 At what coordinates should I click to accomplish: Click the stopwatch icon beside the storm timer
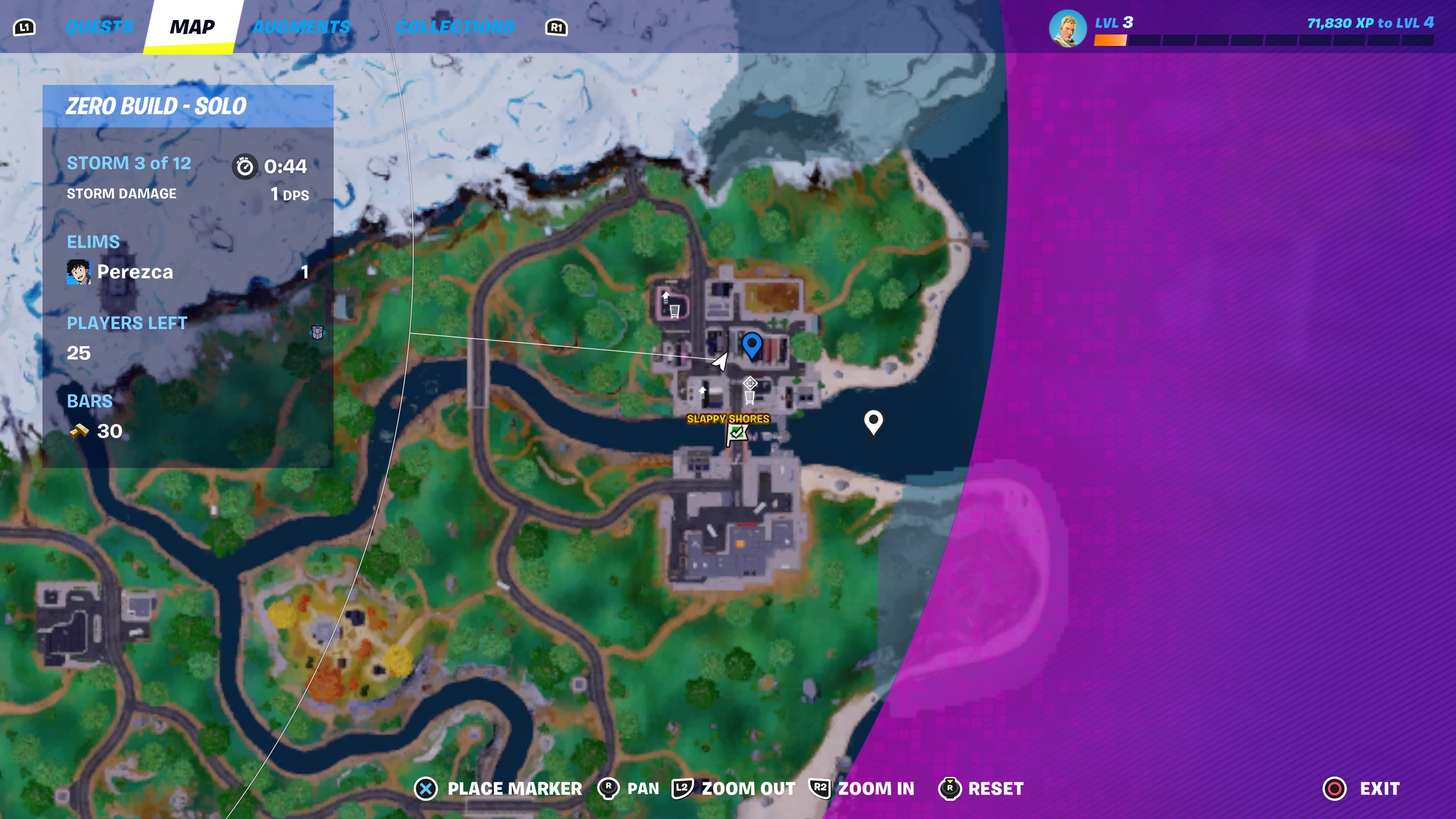tap(244, 166)
